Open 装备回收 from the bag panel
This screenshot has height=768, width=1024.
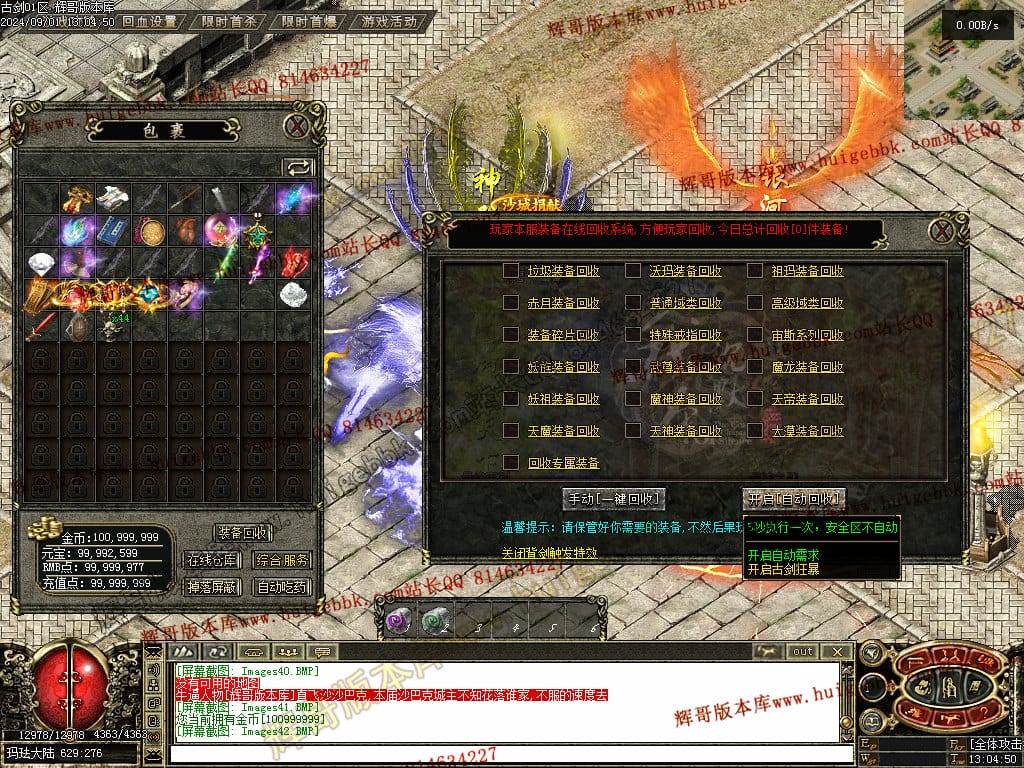click(243, 533)
